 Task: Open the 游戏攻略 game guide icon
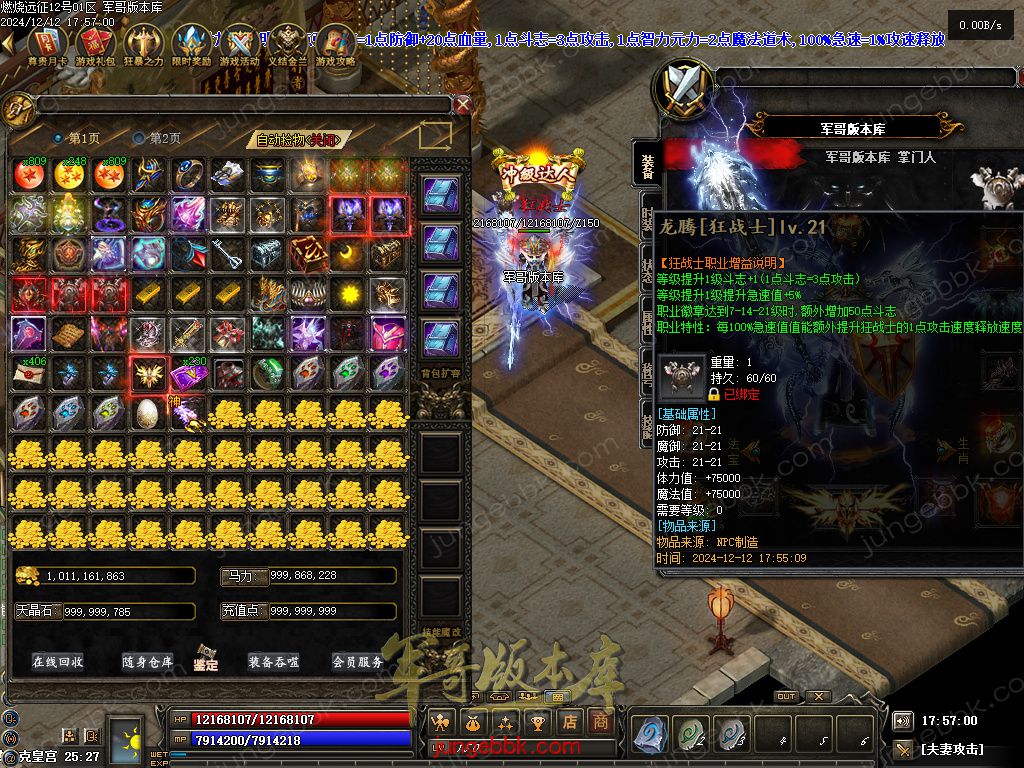[336, 46]
